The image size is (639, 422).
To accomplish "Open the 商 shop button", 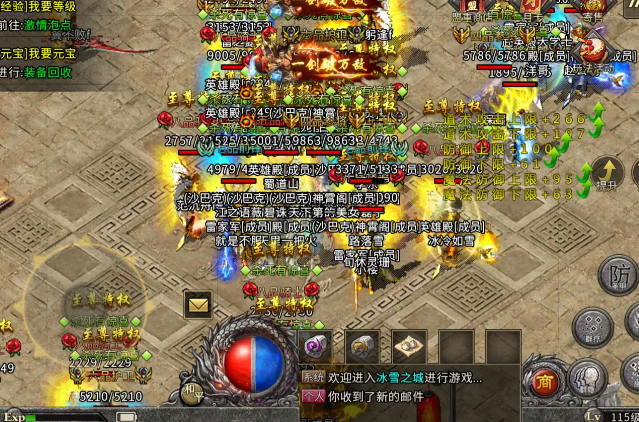I will pyautogui.click(x=543, y=381).
